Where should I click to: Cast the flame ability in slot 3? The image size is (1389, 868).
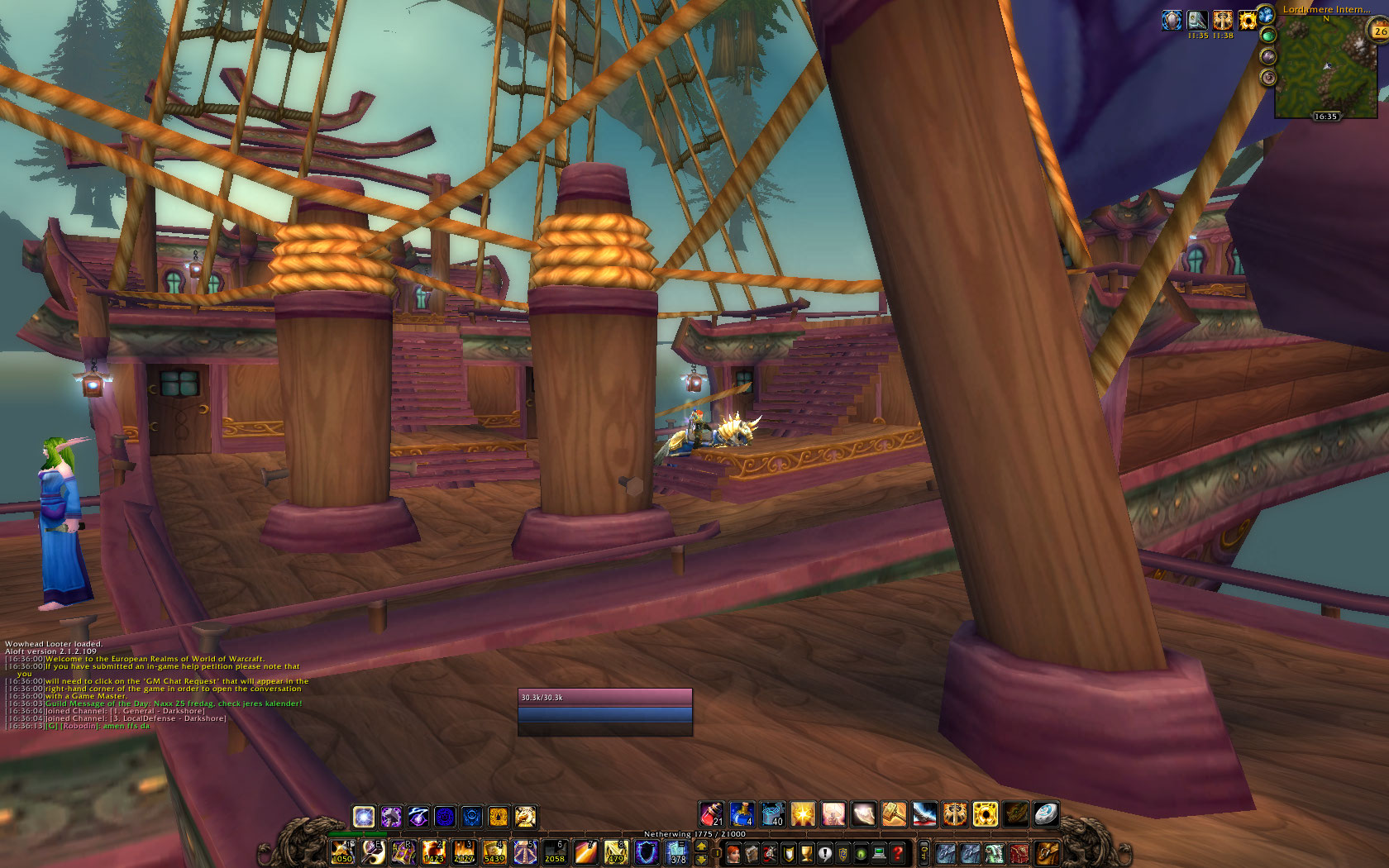click(x=464, y=852)
